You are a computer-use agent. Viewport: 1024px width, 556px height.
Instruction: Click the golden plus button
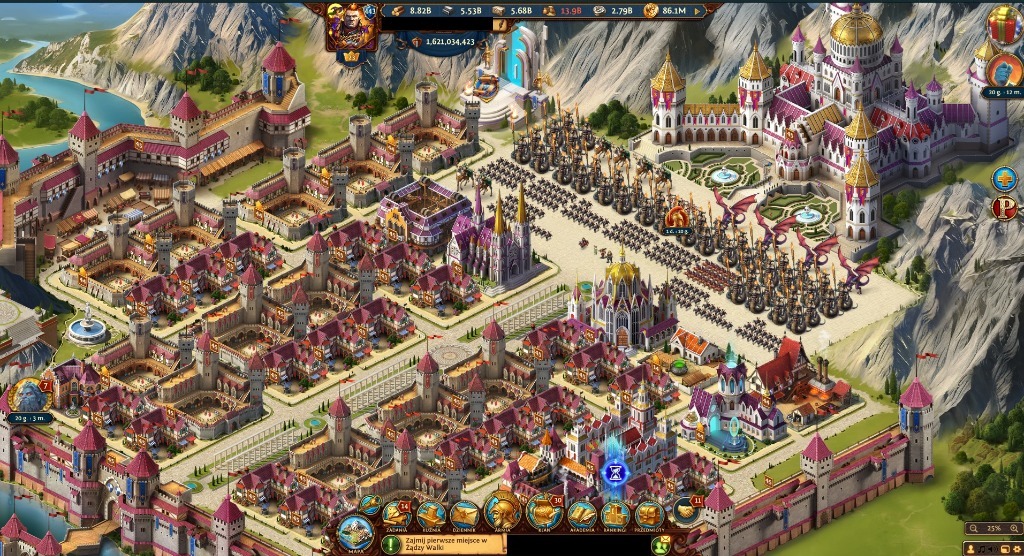(x=1004, y=179)
